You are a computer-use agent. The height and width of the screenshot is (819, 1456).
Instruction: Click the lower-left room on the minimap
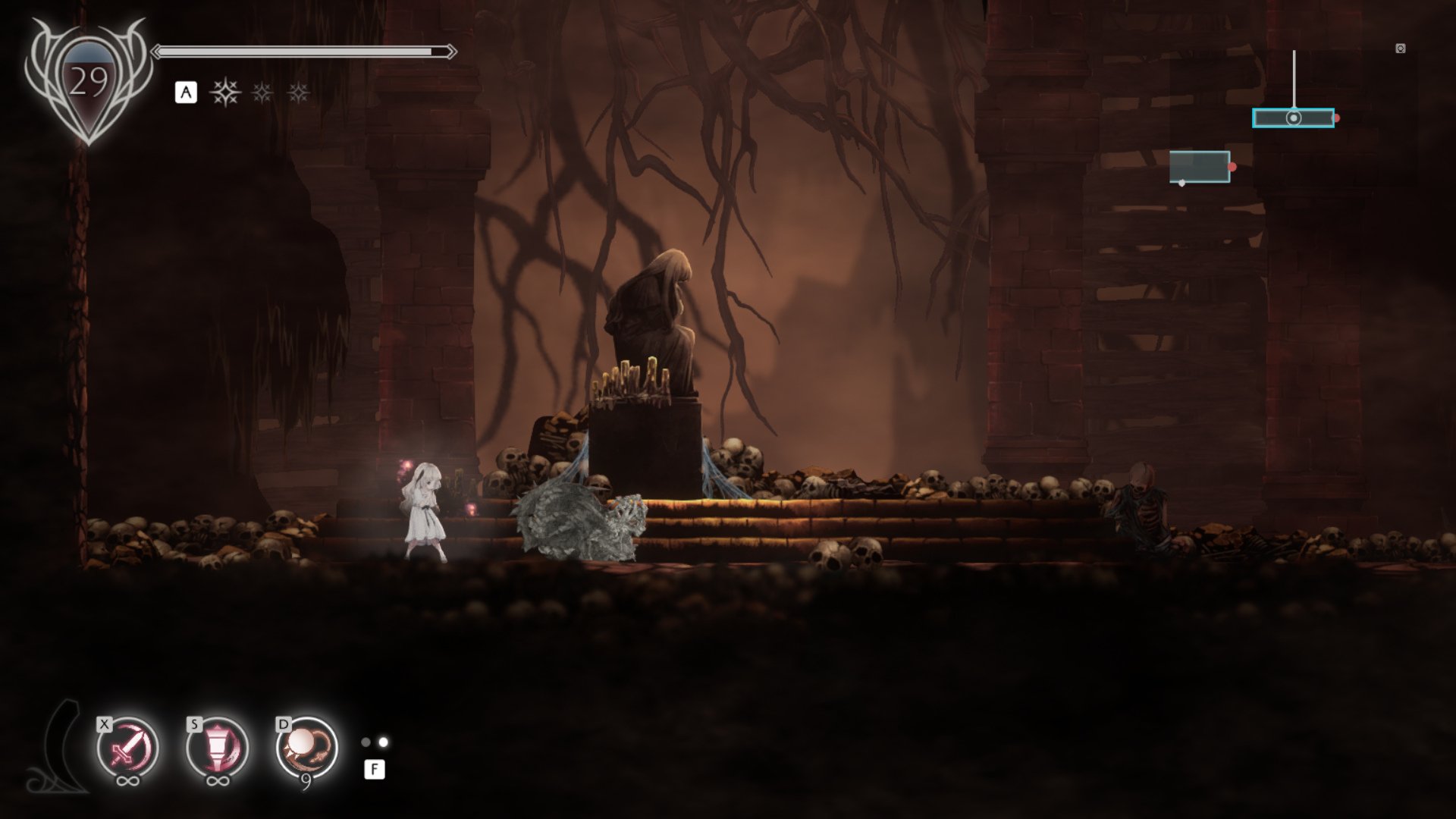(1199, 167)
